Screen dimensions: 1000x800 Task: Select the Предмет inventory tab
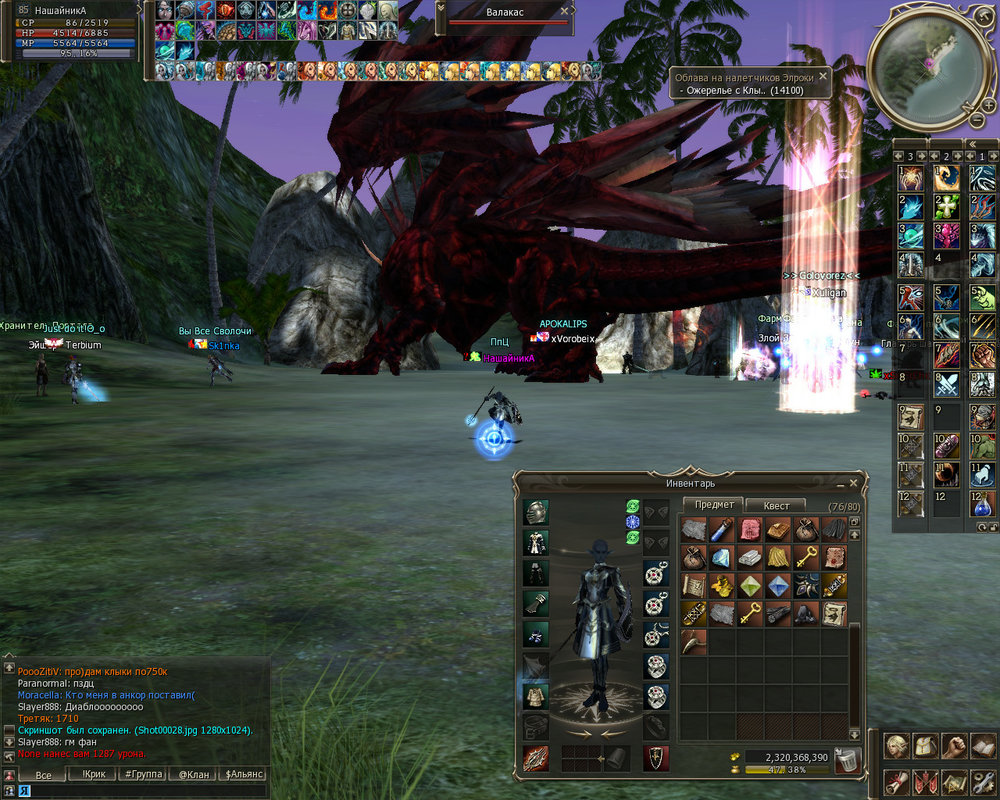click(x=714, y=506)
